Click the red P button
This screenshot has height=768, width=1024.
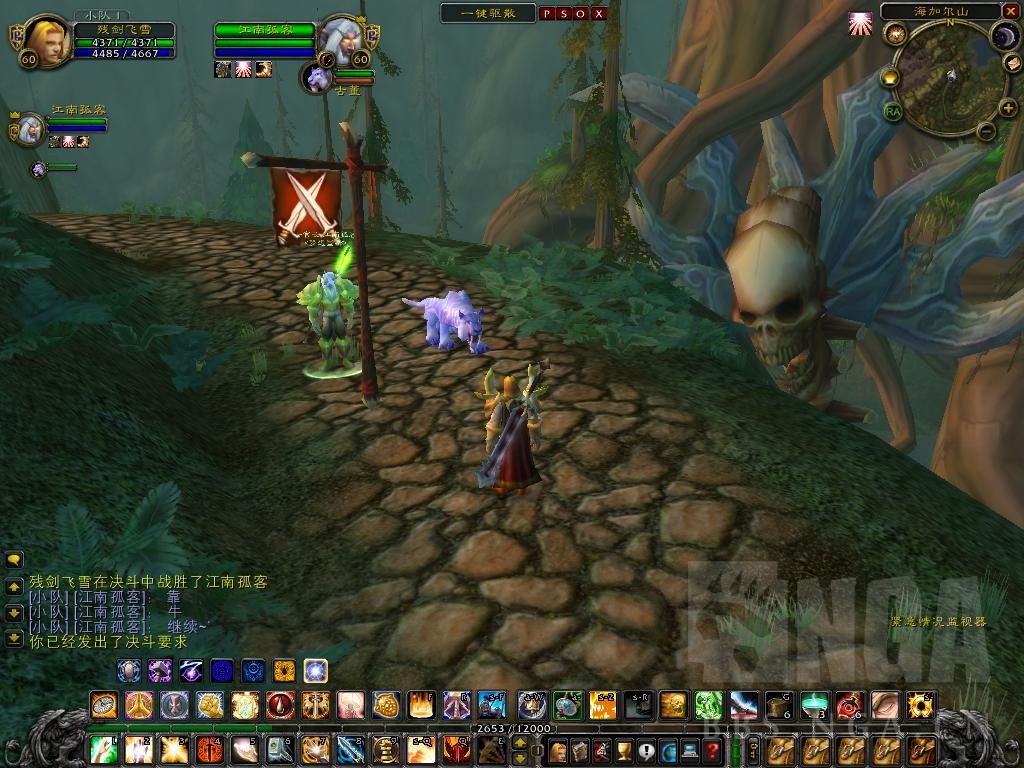click(x=547, y=14)
